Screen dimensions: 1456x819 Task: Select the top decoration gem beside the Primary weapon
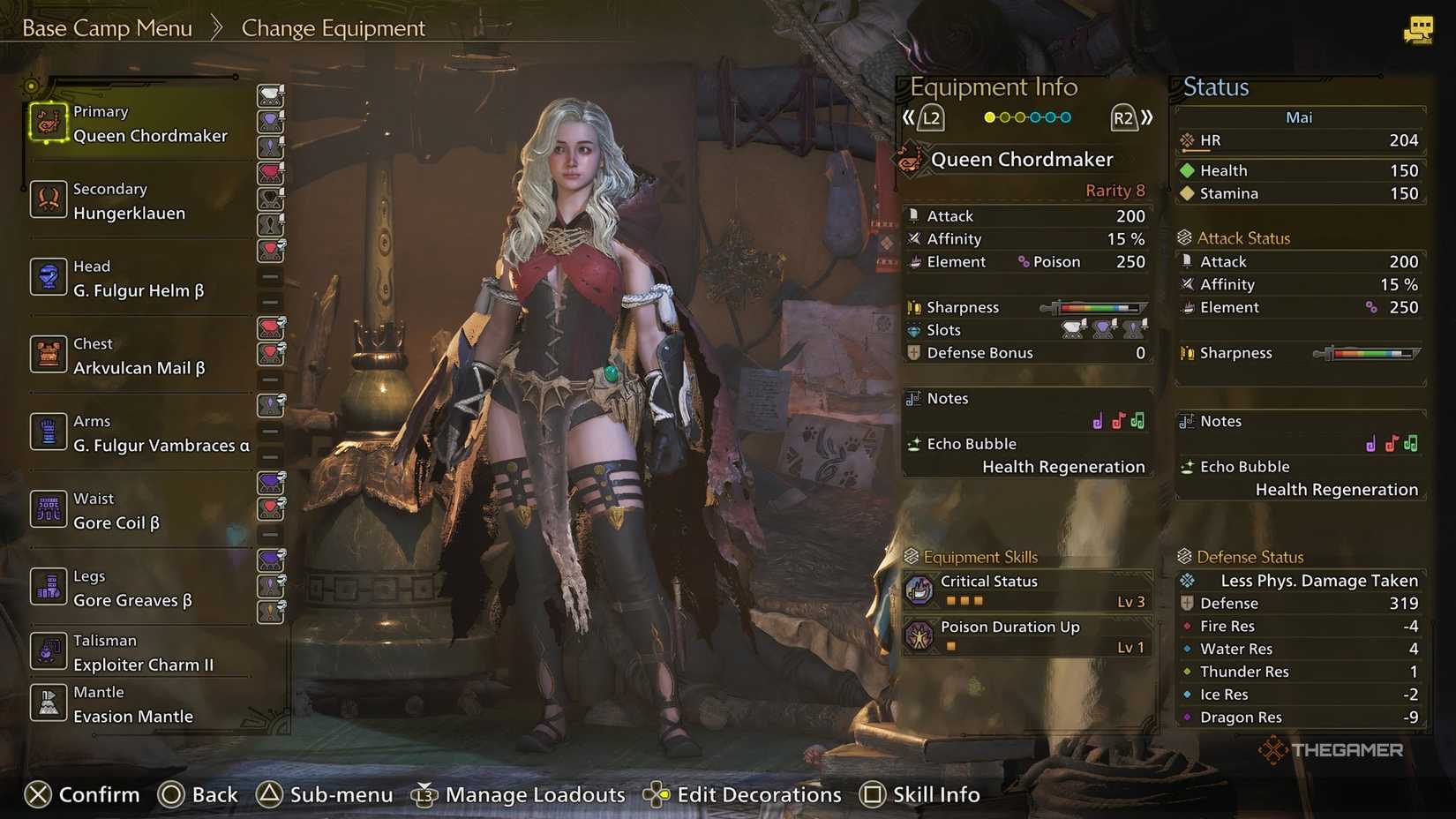pos(270,95)
